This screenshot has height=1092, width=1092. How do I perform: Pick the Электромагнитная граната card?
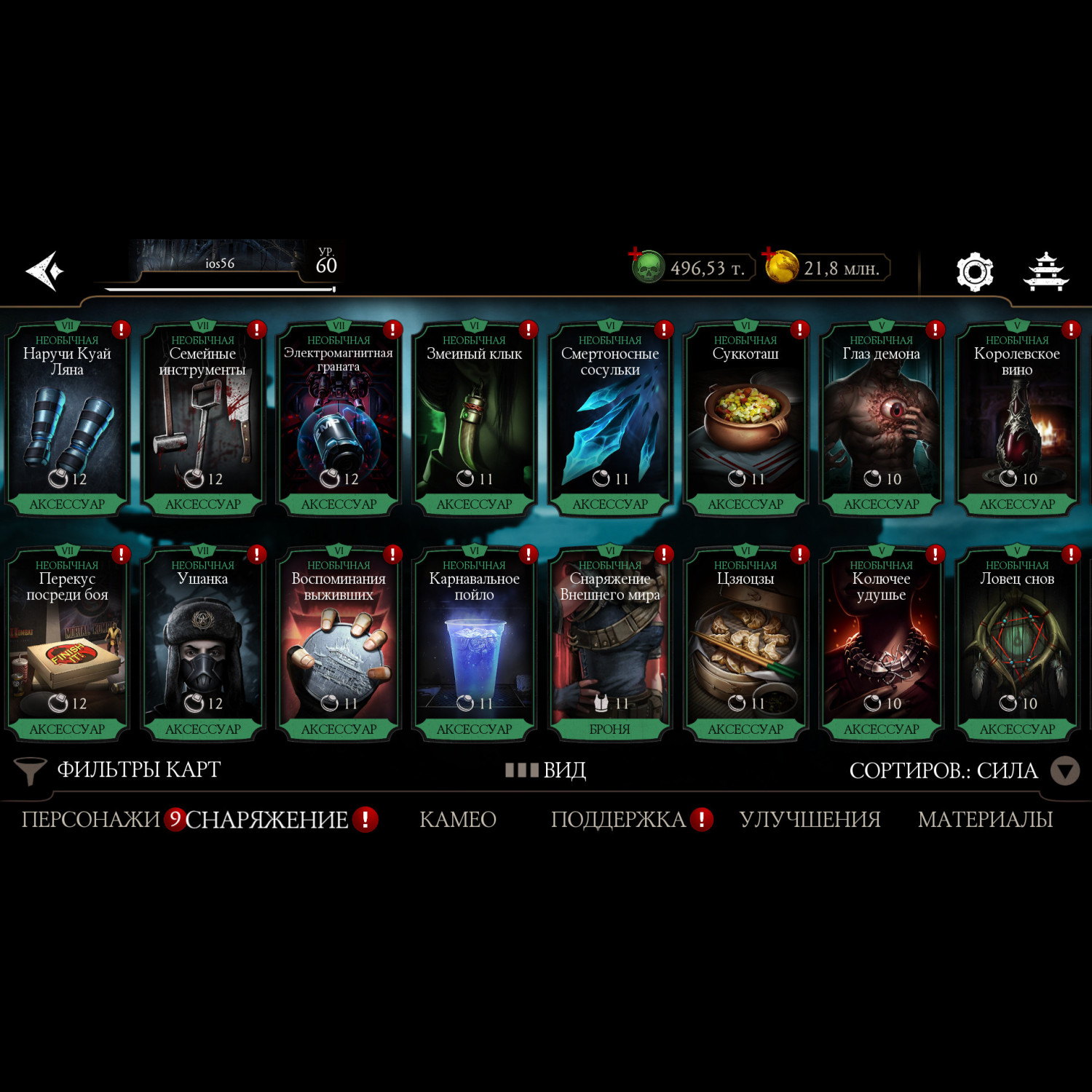click(339, 419)
